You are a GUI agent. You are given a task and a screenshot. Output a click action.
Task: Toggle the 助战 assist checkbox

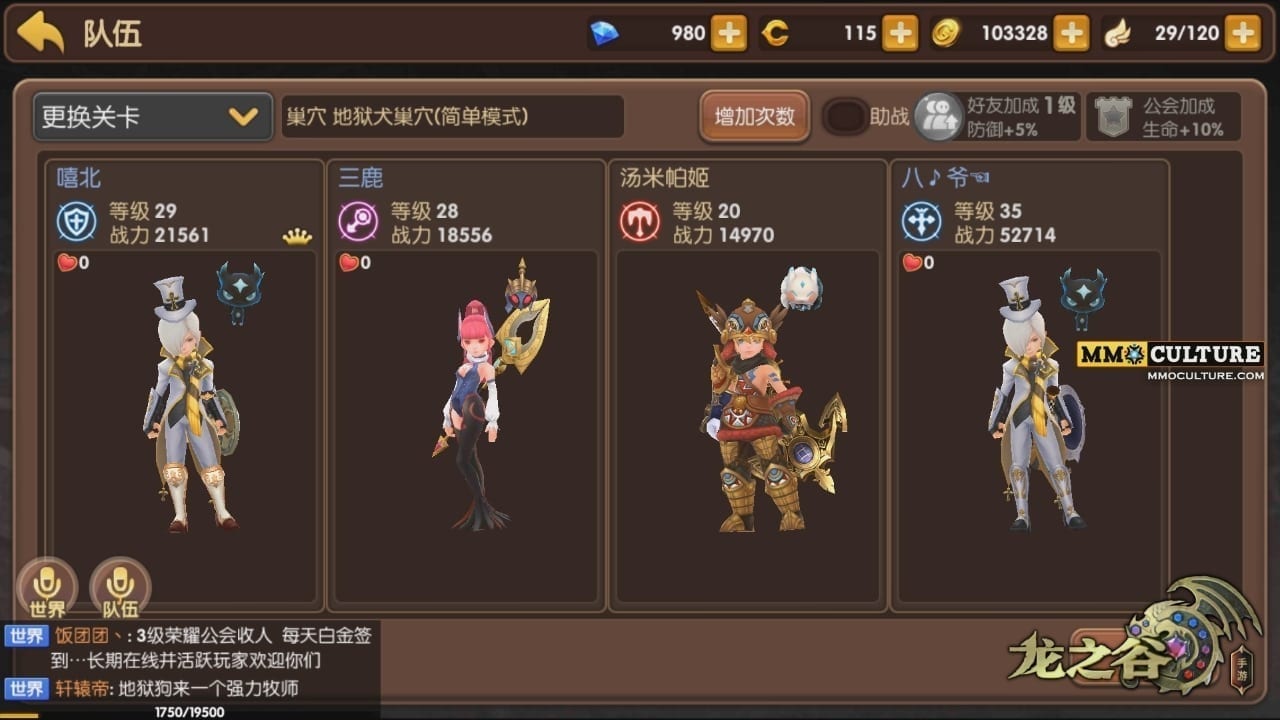click(845, 117)
